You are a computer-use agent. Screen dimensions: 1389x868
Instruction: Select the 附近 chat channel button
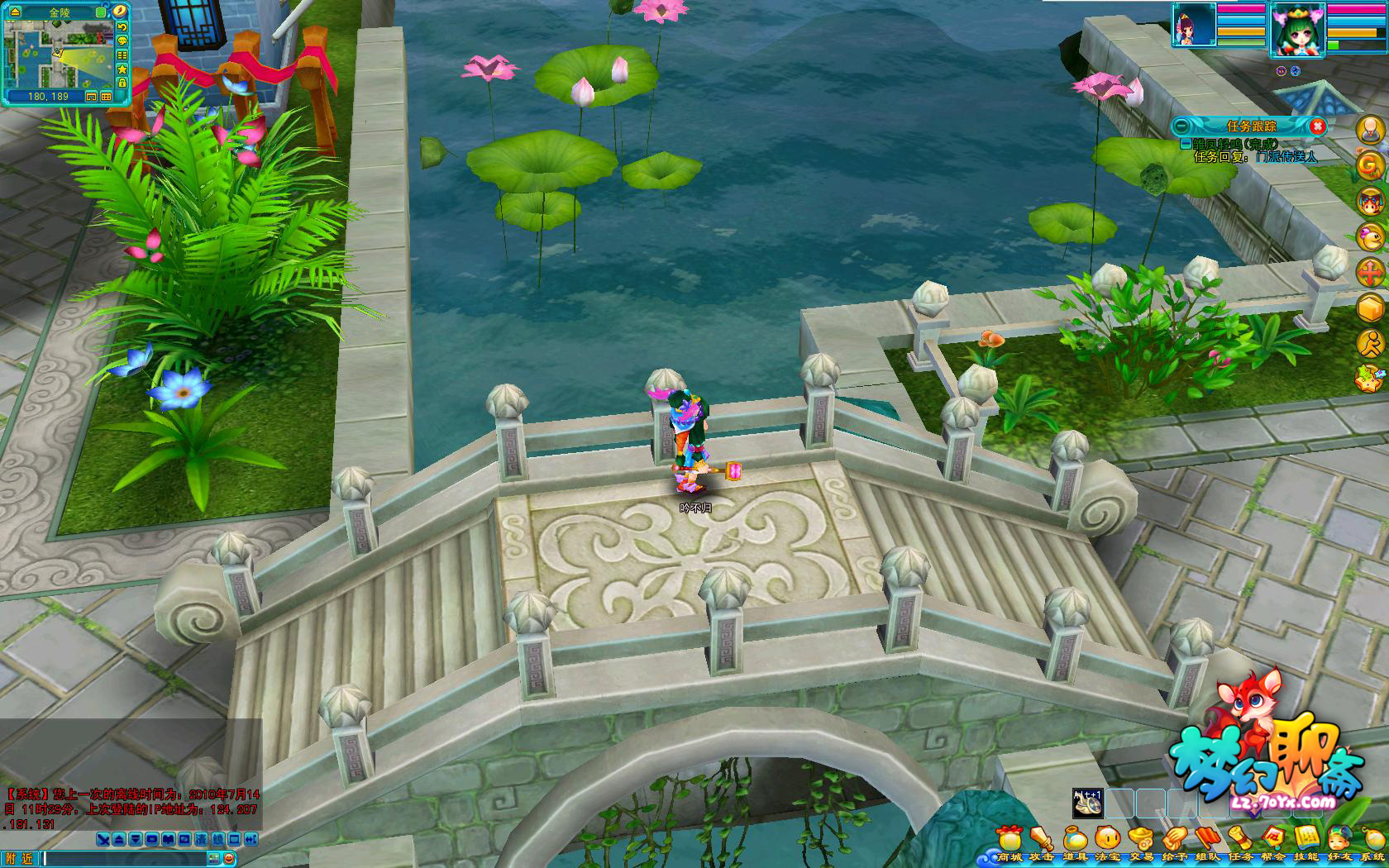coord(19,859)
